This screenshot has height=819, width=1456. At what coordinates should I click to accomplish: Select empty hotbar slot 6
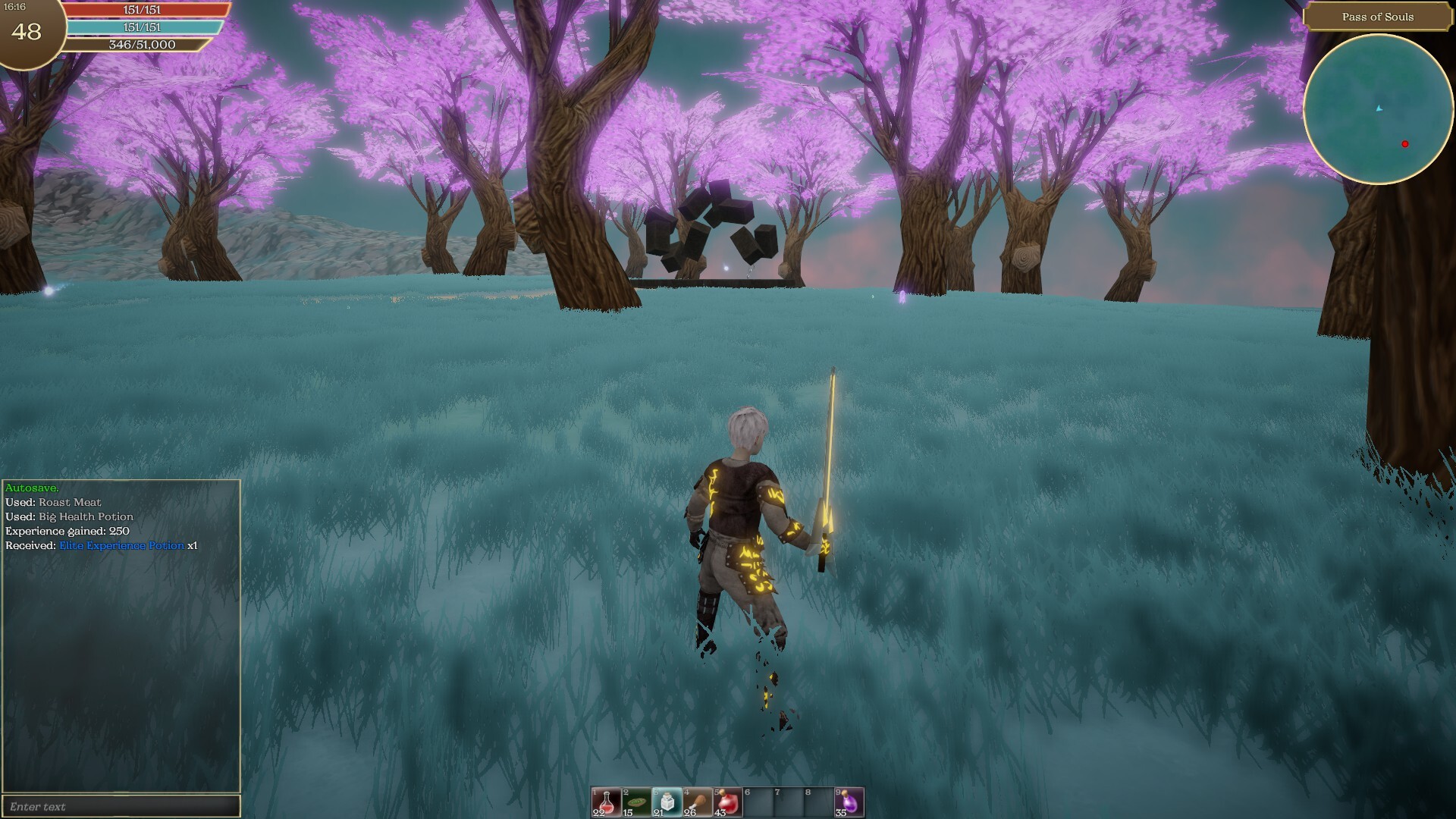pos(758,802)
